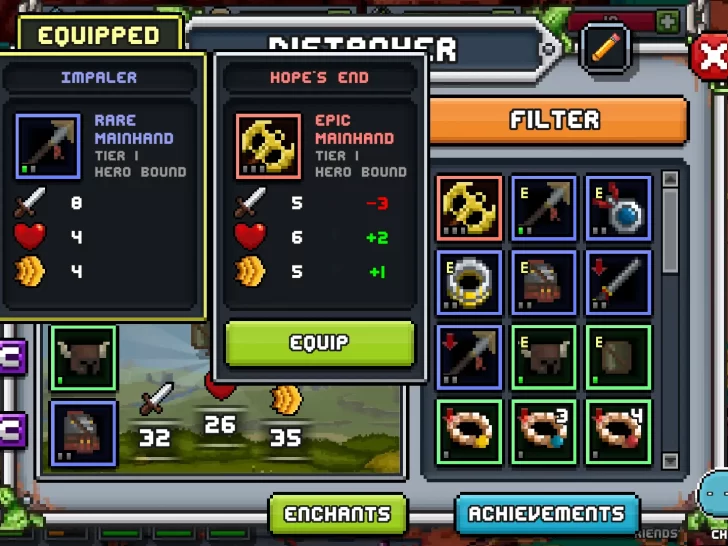Equip the Hope's End weapon

[319, 343]
